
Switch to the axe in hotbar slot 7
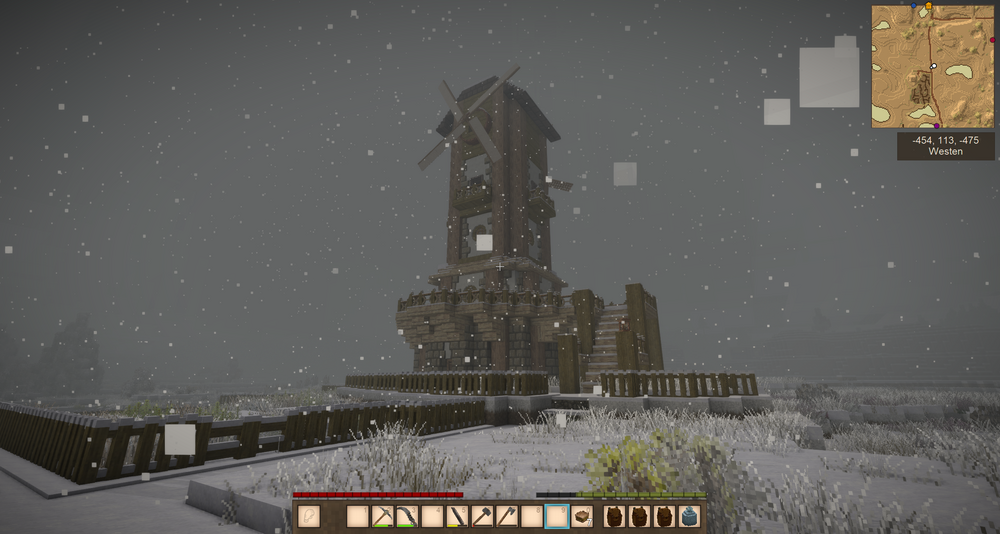coord(508,517)
